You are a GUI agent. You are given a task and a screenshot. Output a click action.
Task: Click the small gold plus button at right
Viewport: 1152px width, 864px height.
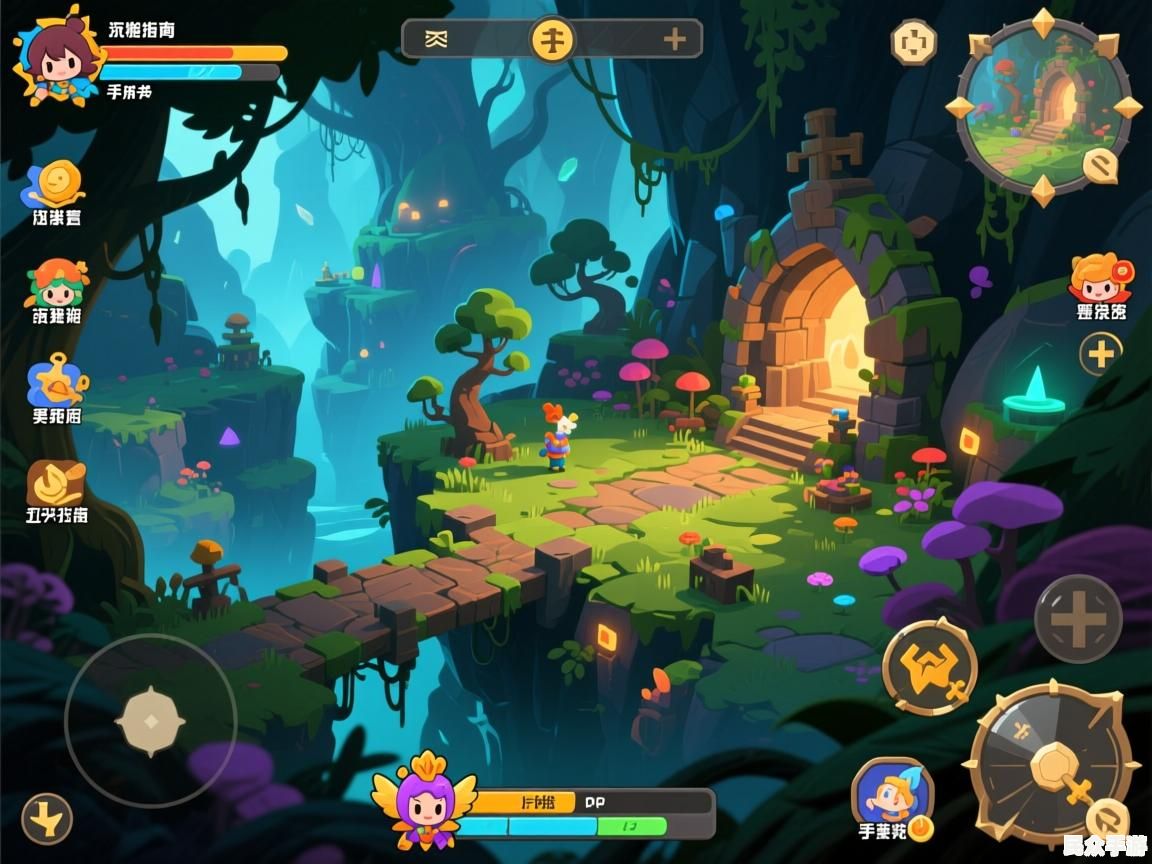(x=1100, y=353)
